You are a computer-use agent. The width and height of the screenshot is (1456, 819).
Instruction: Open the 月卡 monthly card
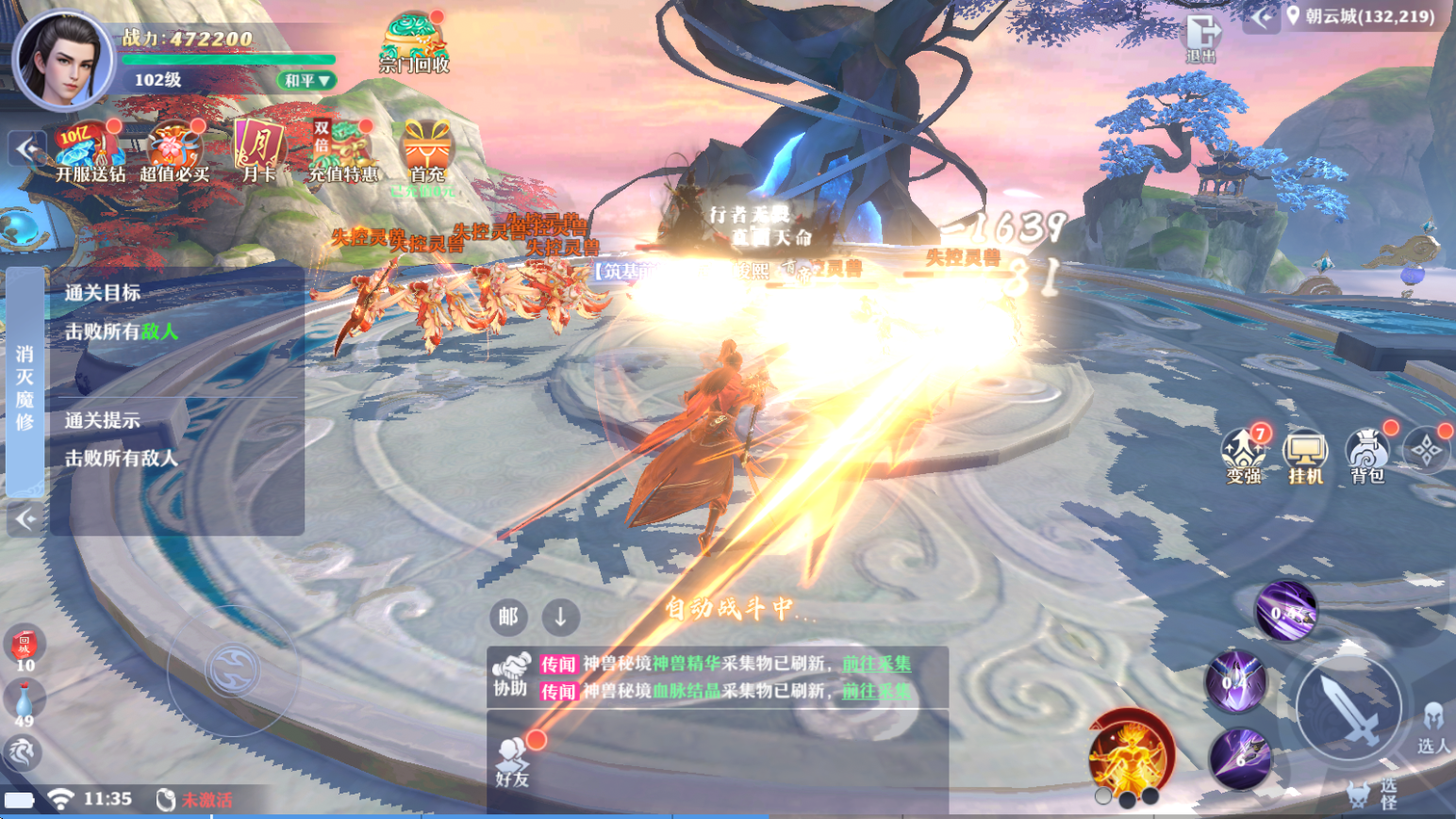pos(258,153)
